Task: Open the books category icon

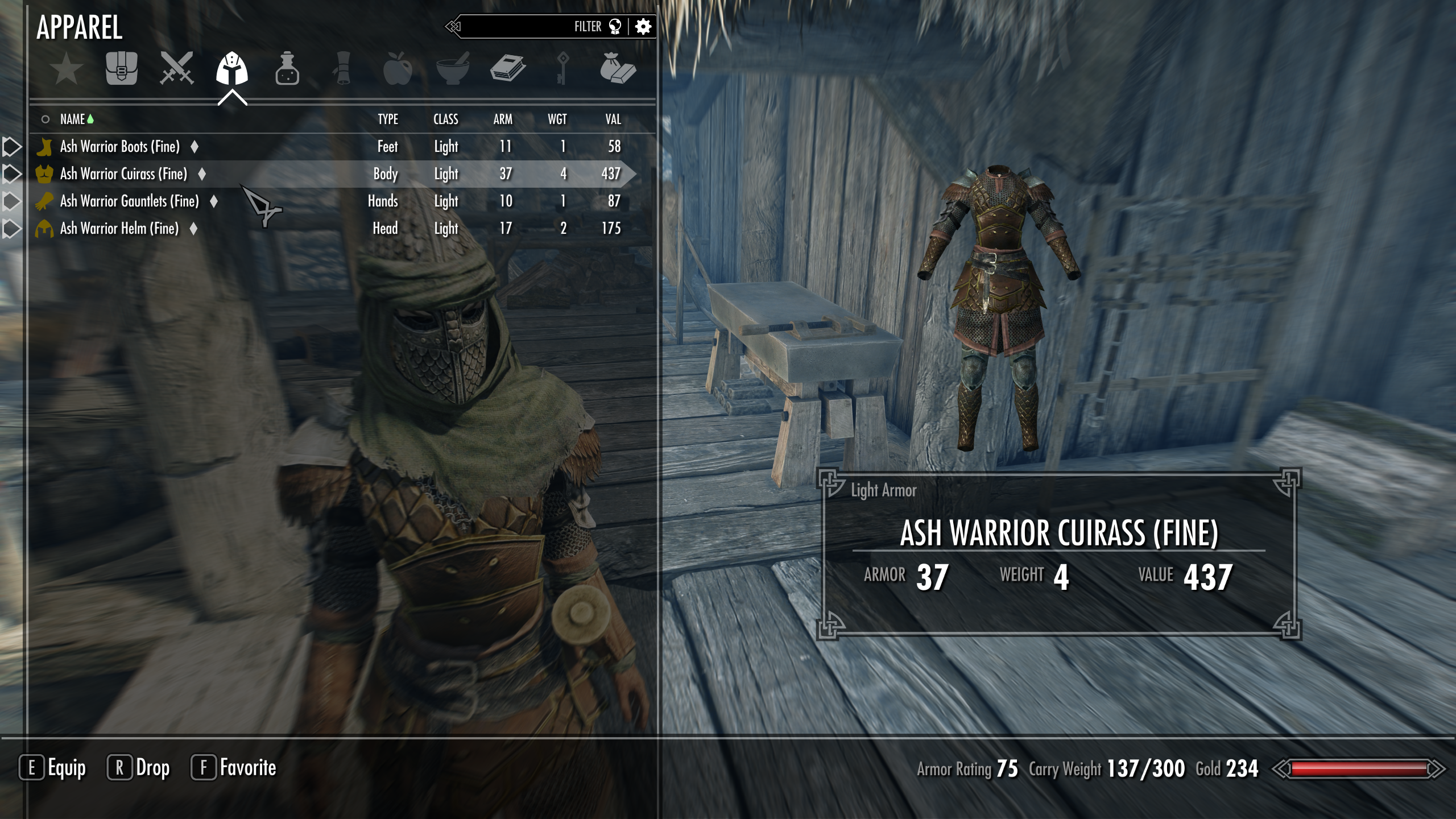Action: click(506, 69)
